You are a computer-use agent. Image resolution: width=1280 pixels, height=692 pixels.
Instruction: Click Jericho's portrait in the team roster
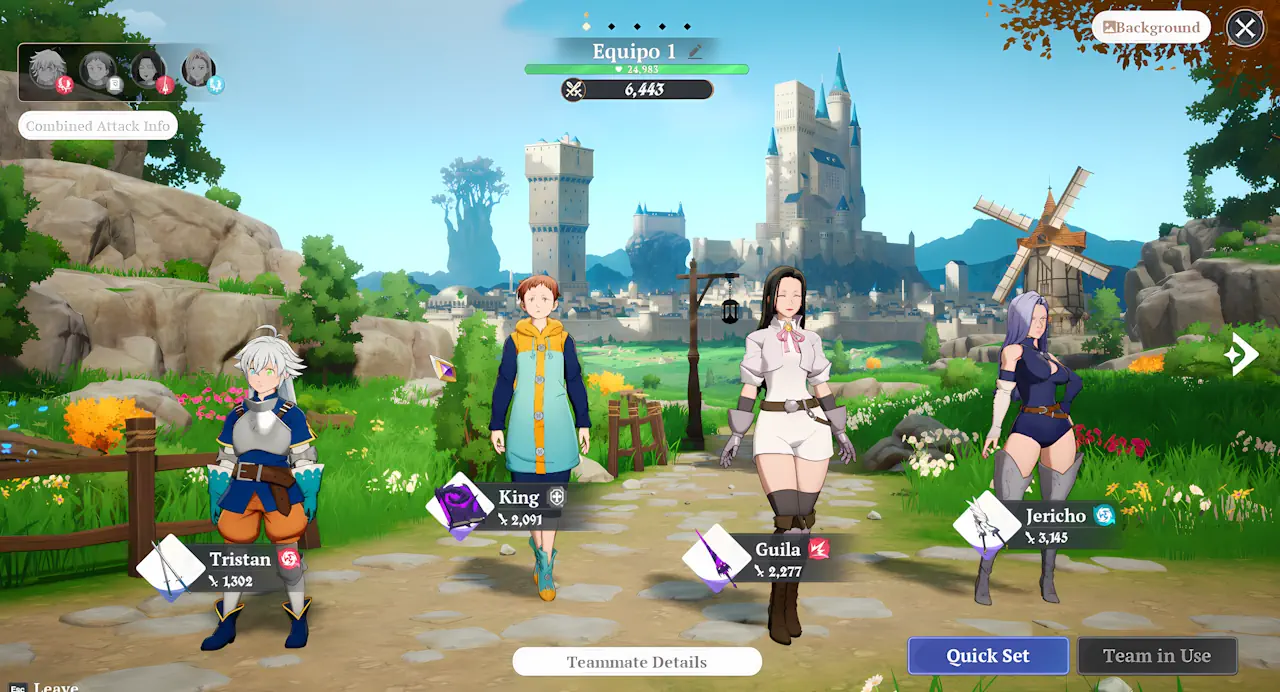click(x=198, y=69)
